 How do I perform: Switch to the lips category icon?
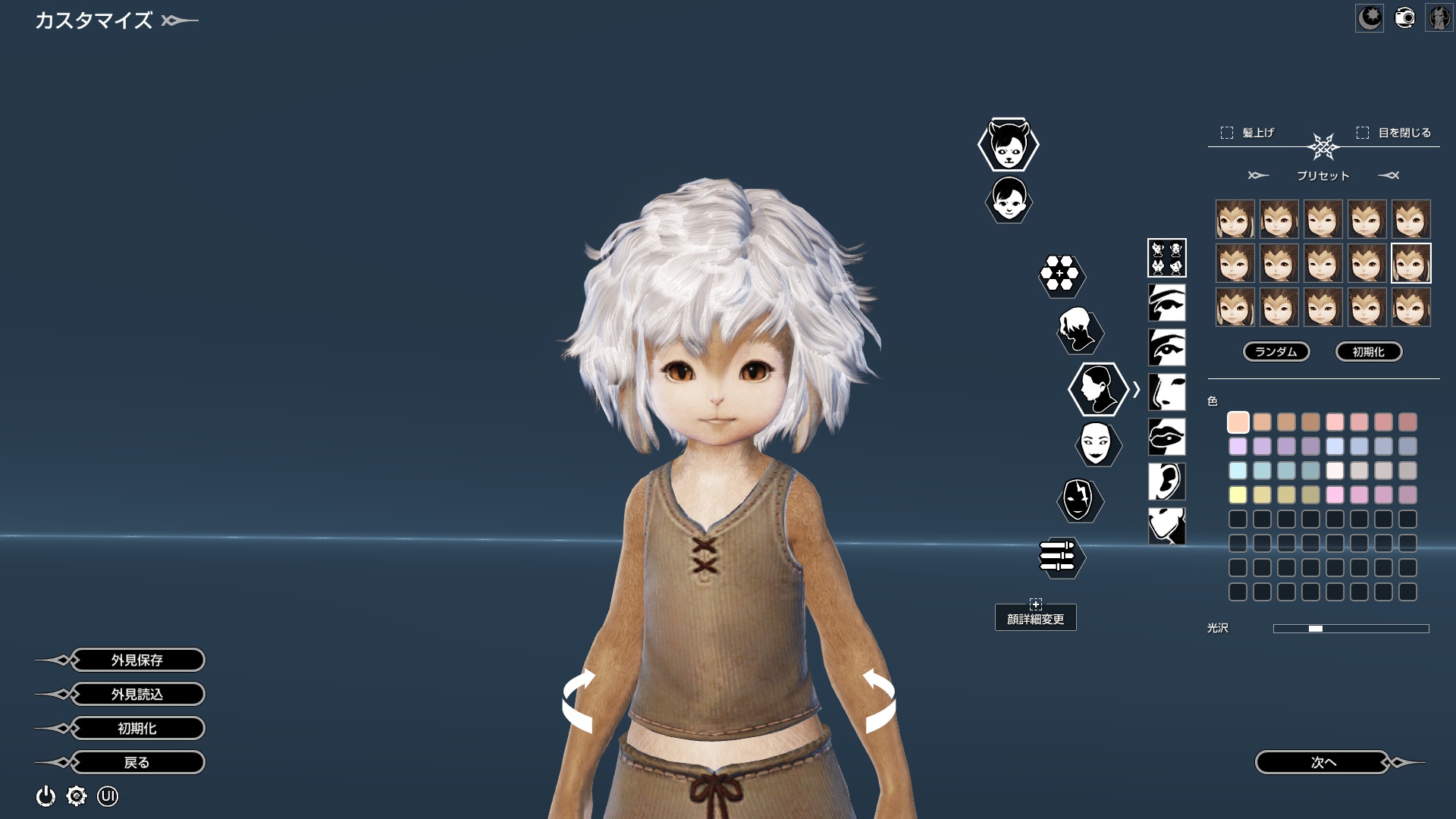1166,437
